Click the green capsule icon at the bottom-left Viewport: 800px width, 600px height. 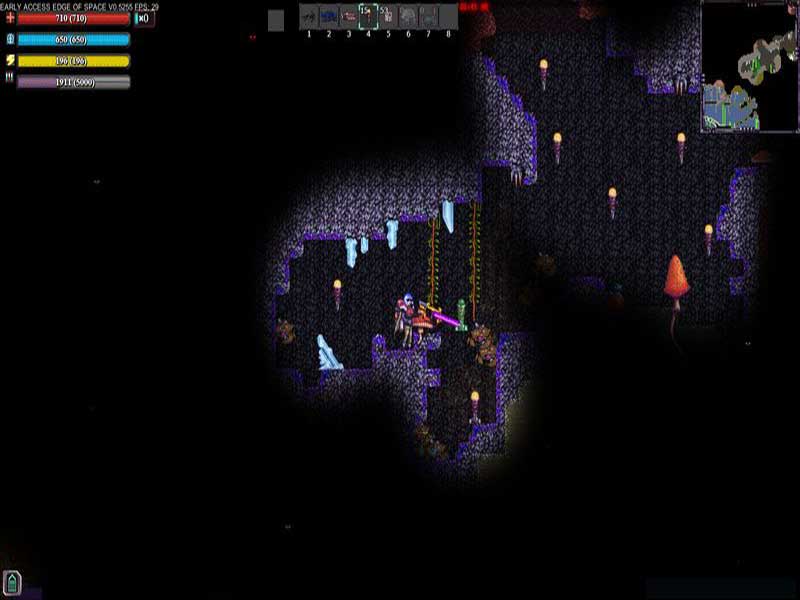tap(12, 582)
